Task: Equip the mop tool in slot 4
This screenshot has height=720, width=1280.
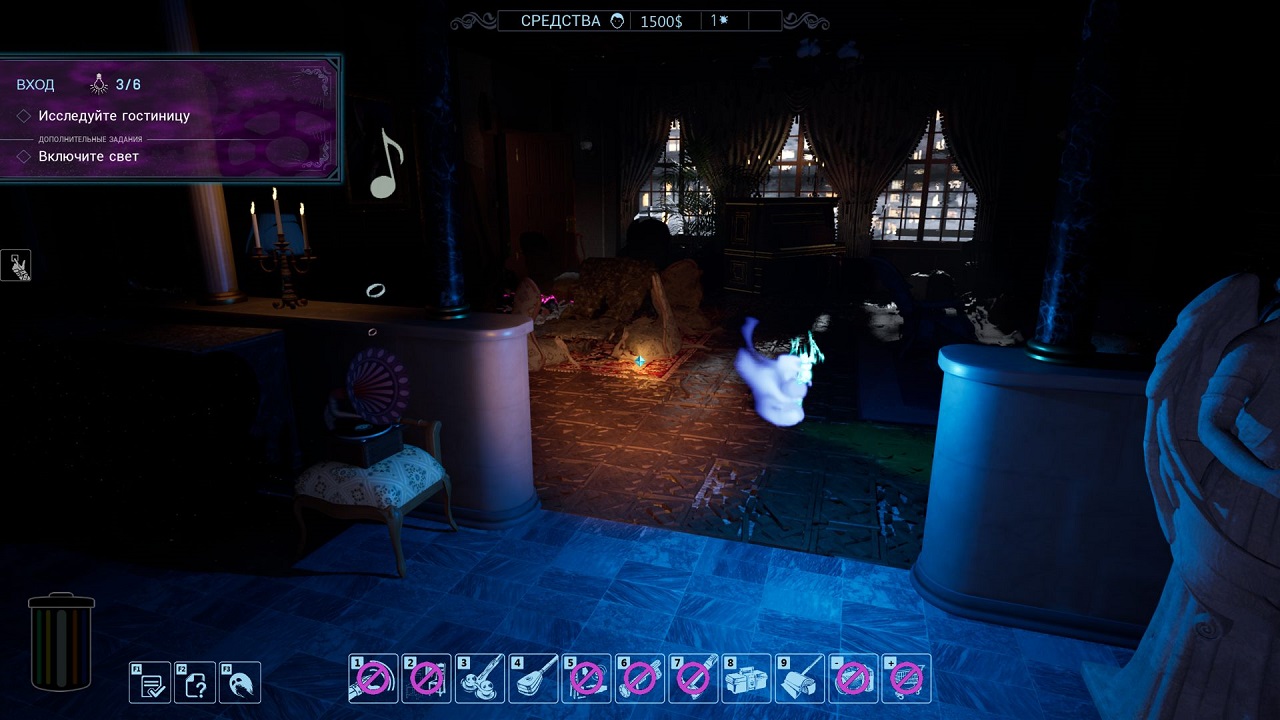Action: click(x=534, y=678)
